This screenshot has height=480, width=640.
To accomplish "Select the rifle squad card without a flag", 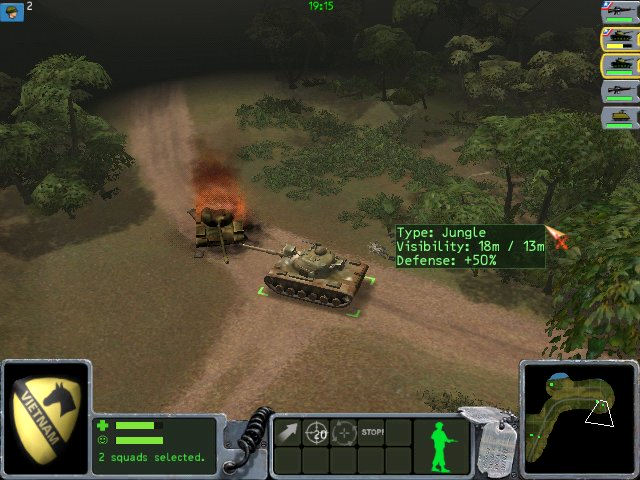I will click(619, 92).
